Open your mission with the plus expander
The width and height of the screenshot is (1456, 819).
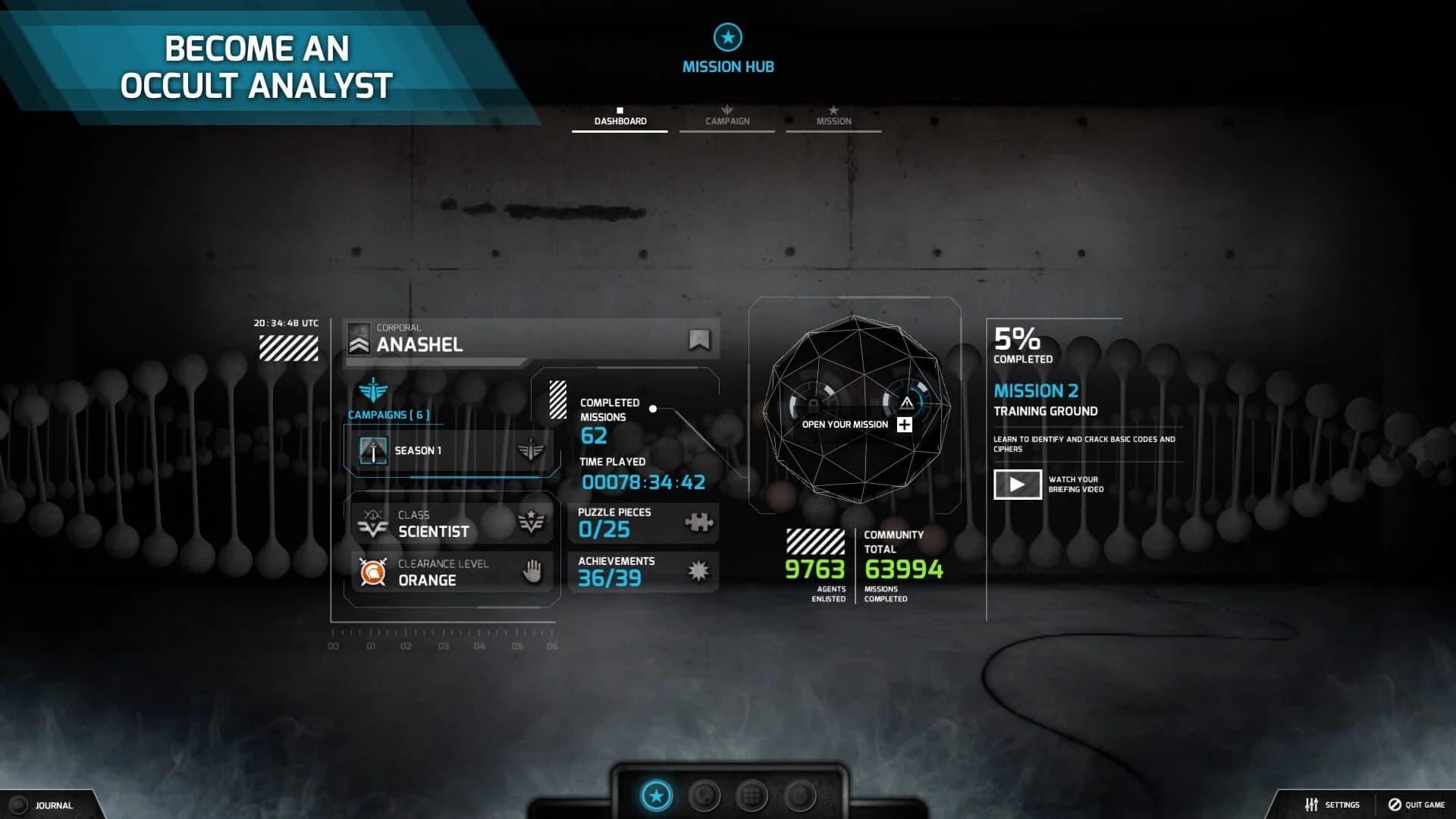(x=903, y=425)
